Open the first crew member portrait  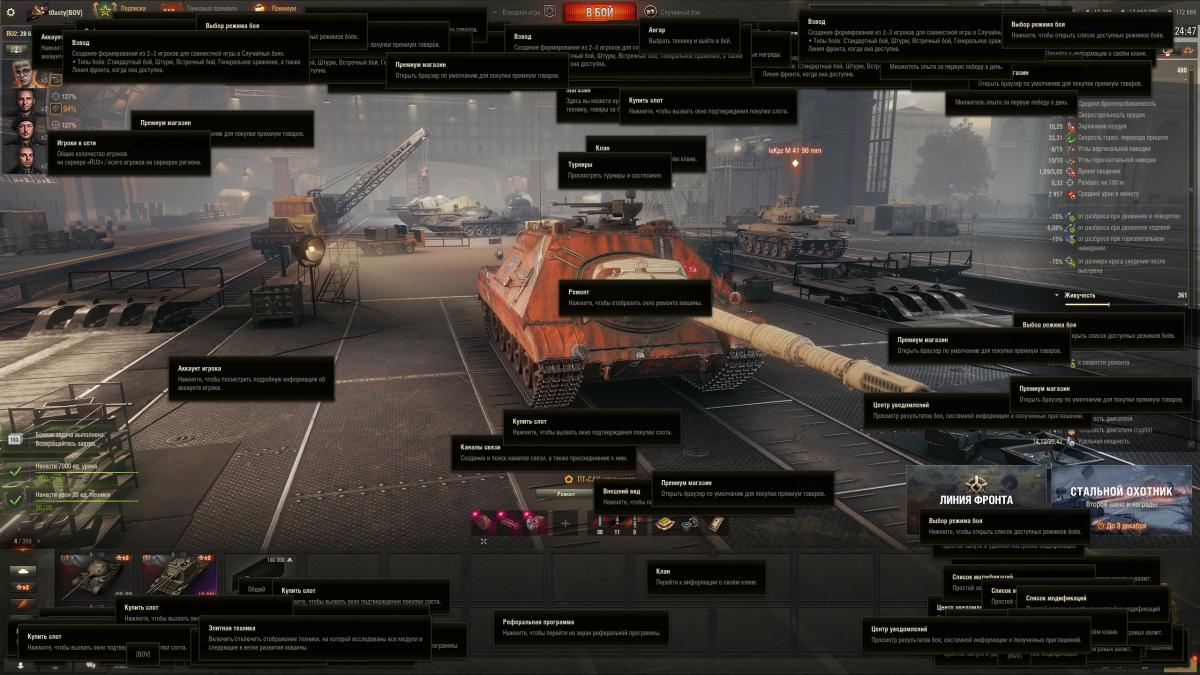[23, 74]
